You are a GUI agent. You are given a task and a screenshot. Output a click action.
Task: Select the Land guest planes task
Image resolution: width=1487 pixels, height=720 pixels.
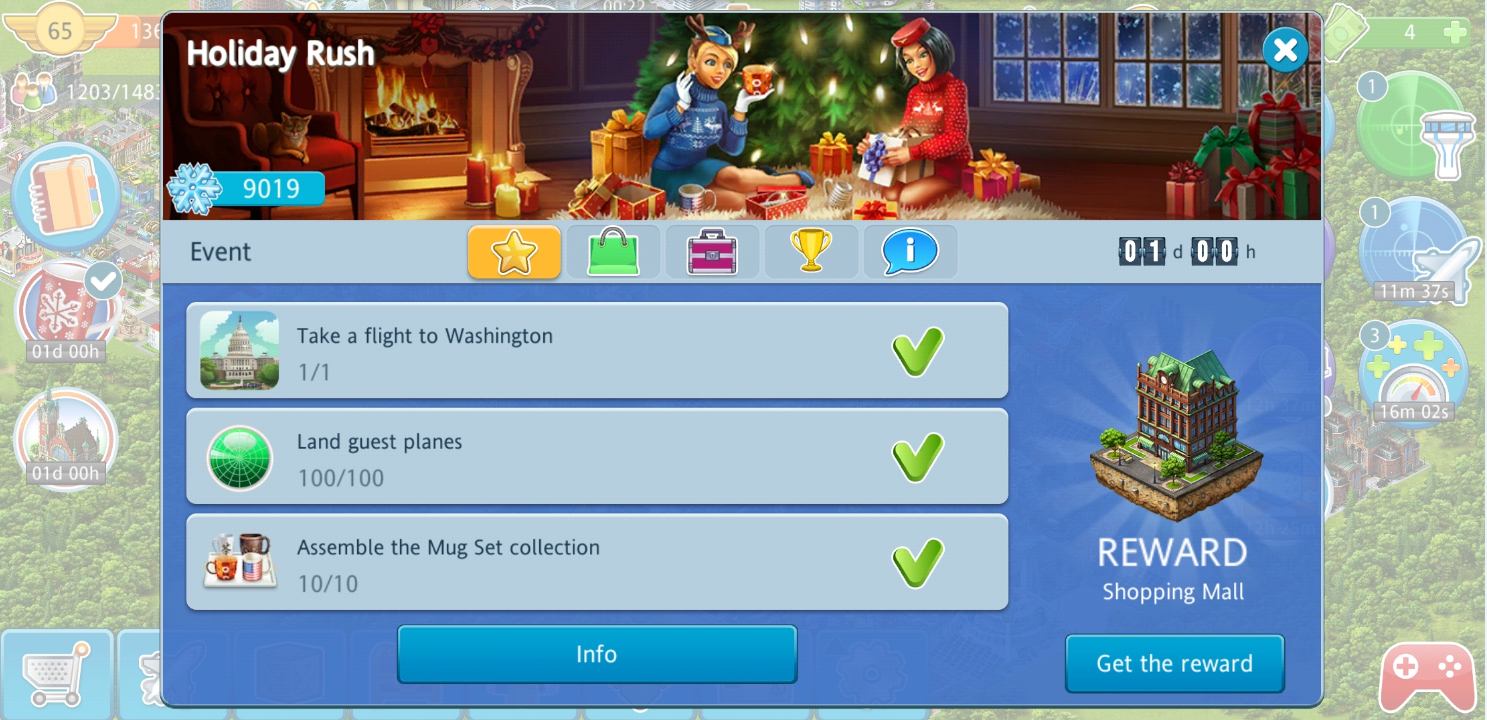(x=597, y=458)
